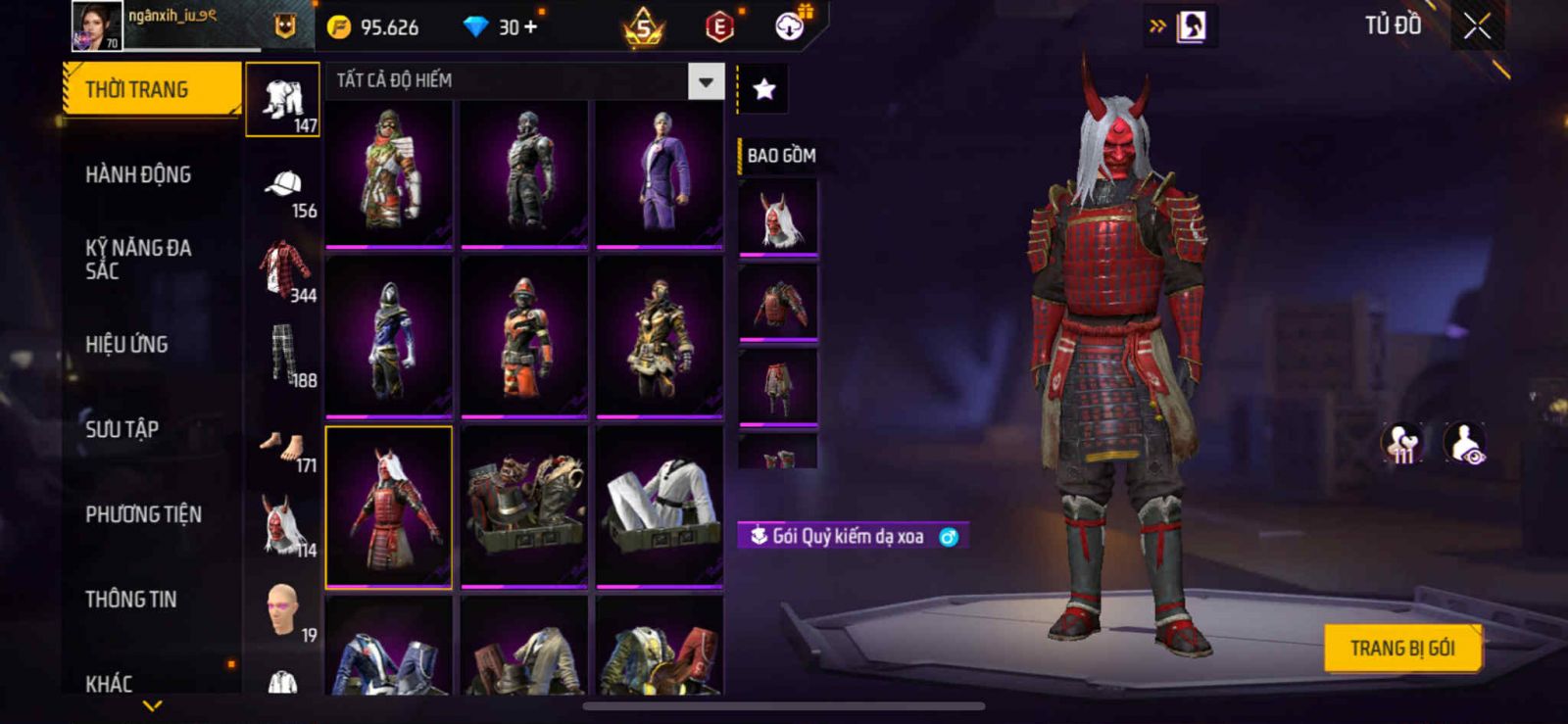Toggle the character preview eye icon

pyautogui.click(x=1465, y=443)
